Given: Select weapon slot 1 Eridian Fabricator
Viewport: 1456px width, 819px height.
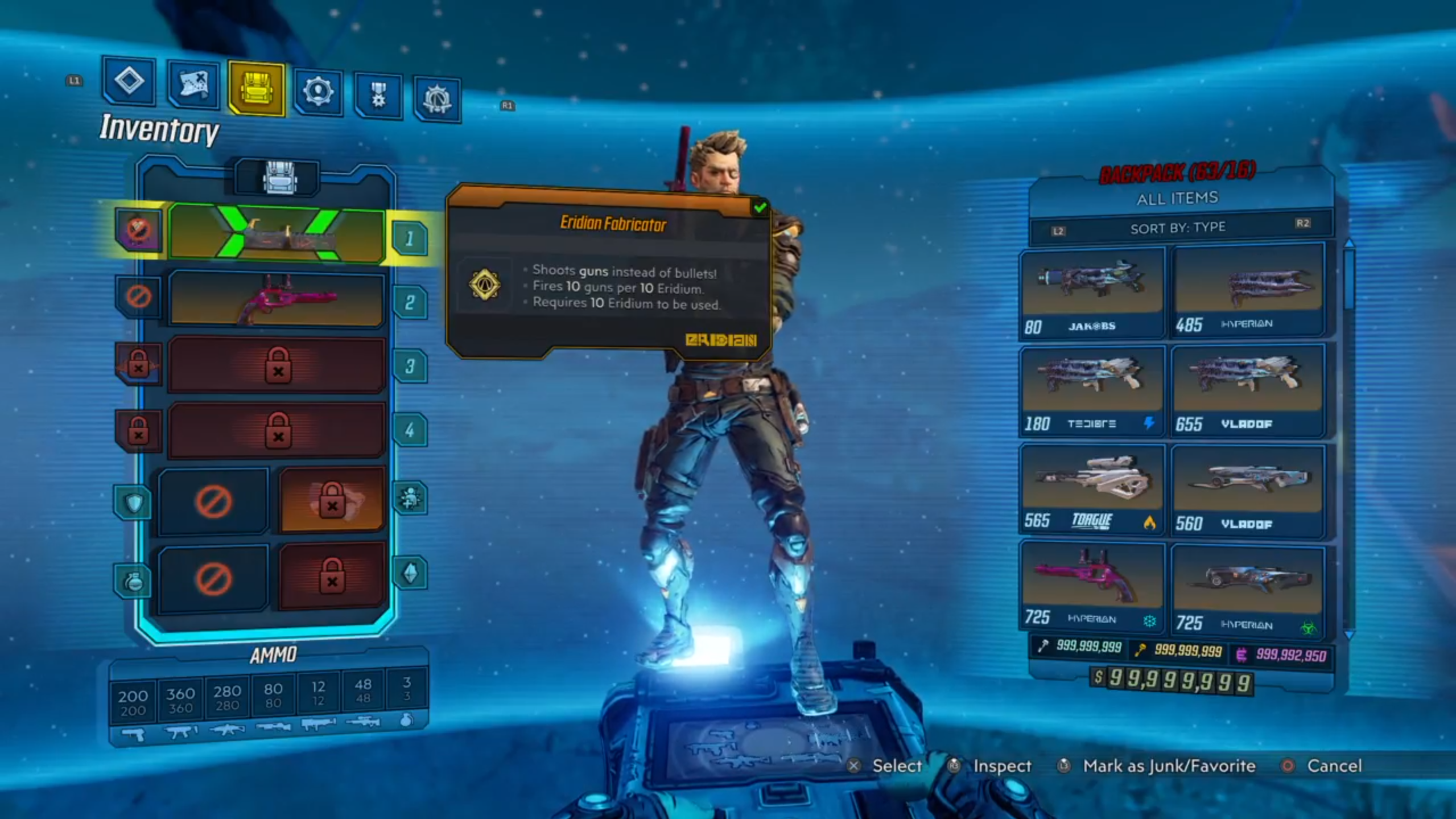Looking at the screenshot, I should (277, 234).
